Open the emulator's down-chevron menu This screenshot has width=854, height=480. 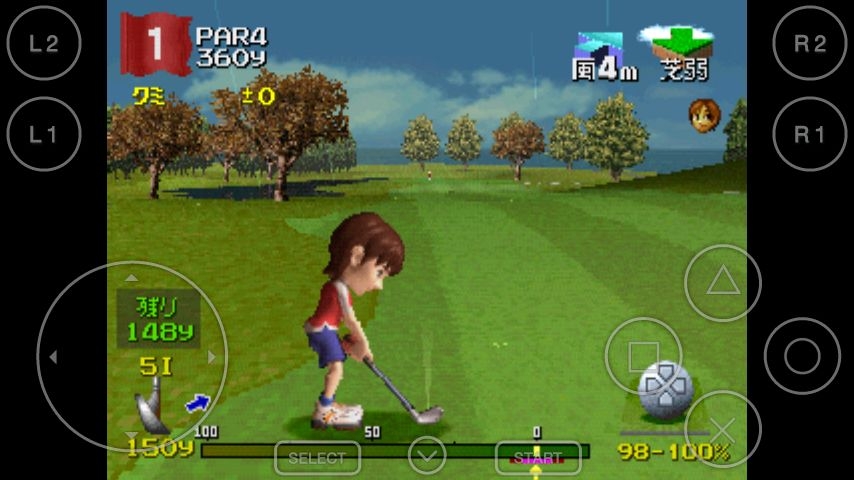point(427,457)
